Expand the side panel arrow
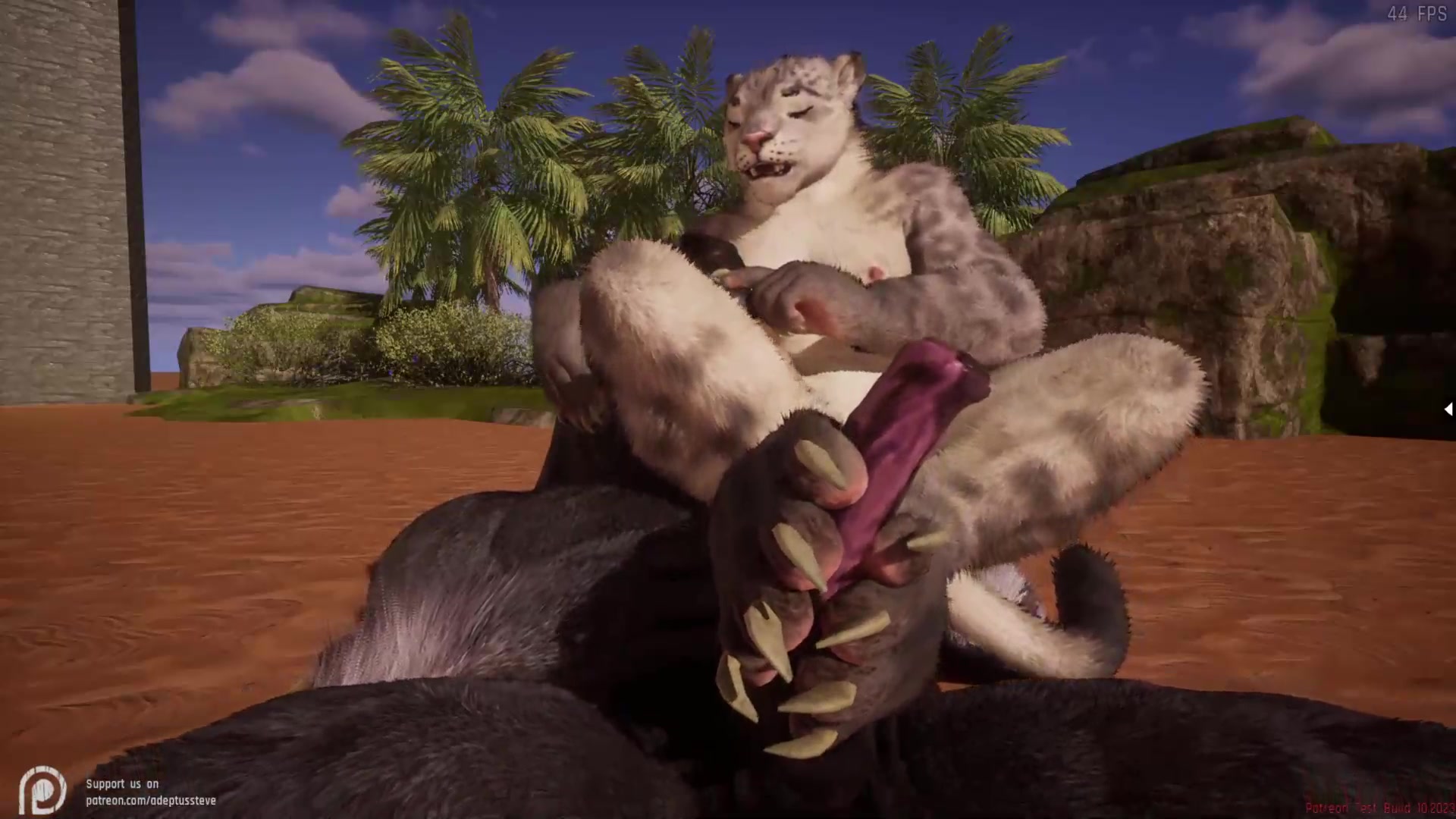 click(x=1448, y=409)
